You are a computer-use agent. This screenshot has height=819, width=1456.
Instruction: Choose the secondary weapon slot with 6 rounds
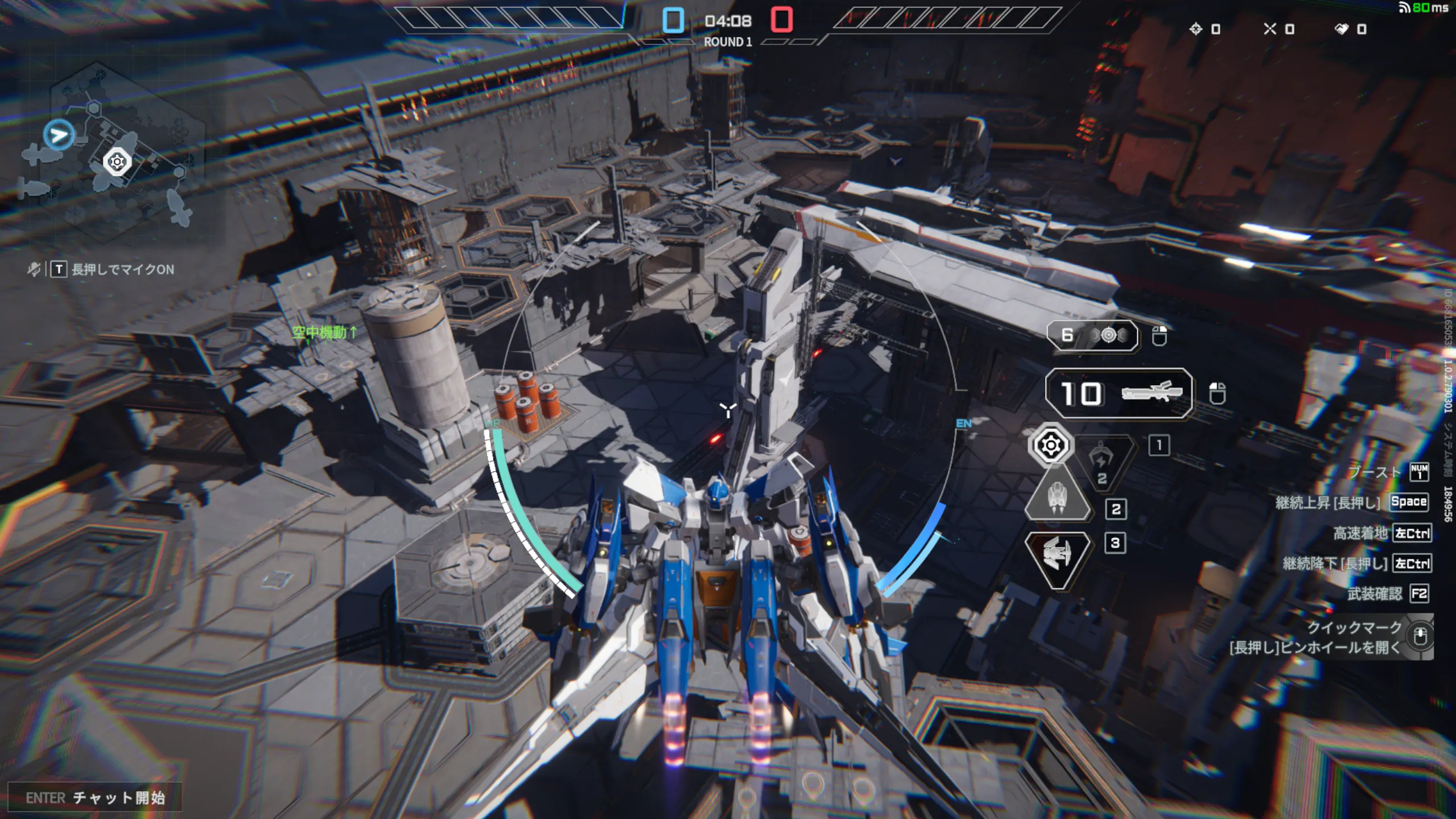1092,336
